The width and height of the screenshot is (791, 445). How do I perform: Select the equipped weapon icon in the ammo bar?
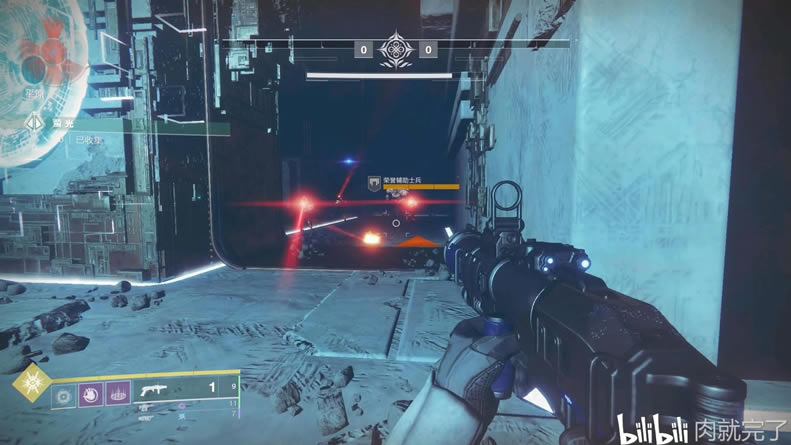(153, 388)
